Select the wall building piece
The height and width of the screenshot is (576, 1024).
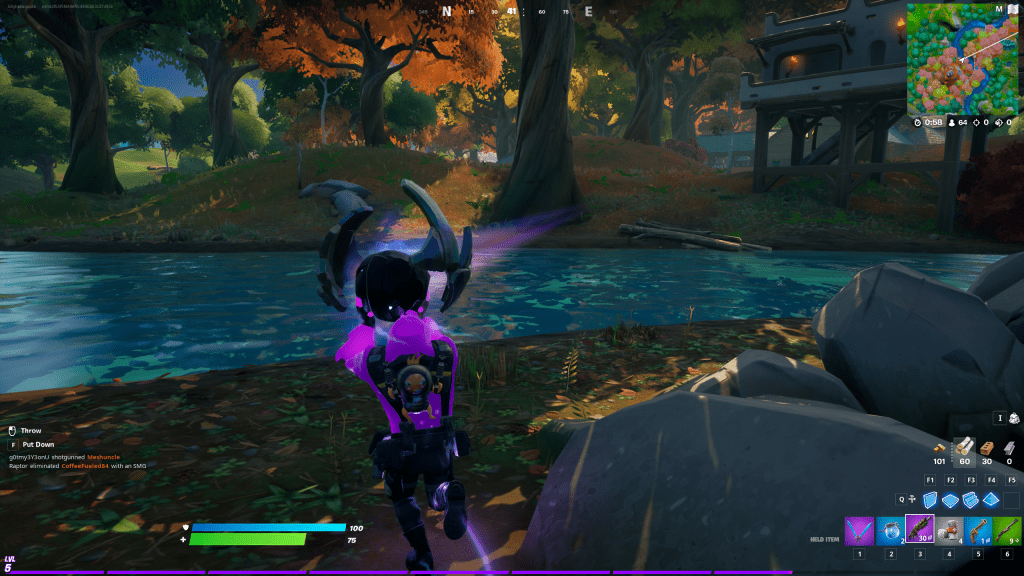click(930, 499)
